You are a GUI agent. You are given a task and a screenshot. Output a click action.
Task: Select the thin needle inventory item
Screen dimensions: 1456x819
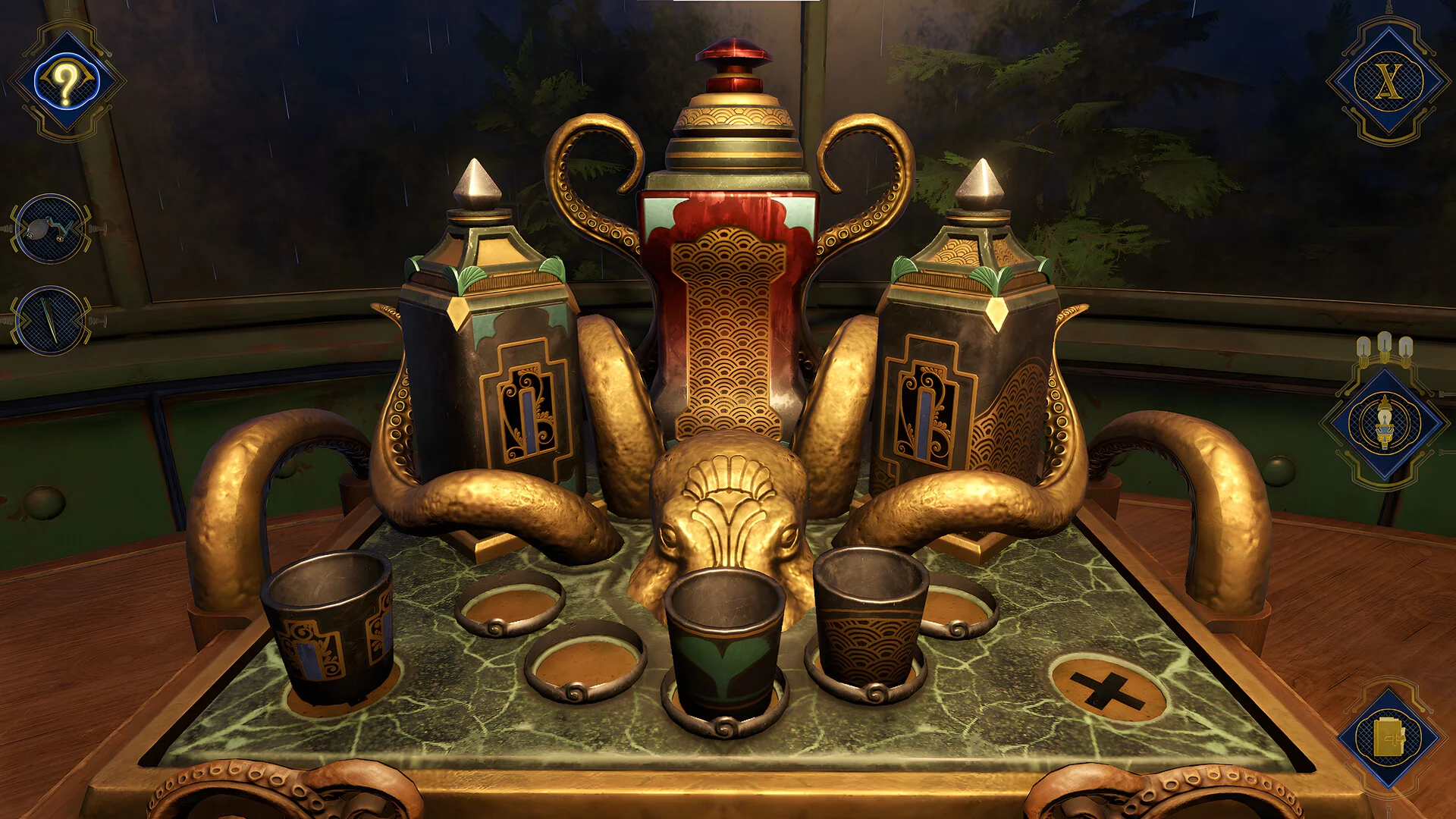coord(50,320)
